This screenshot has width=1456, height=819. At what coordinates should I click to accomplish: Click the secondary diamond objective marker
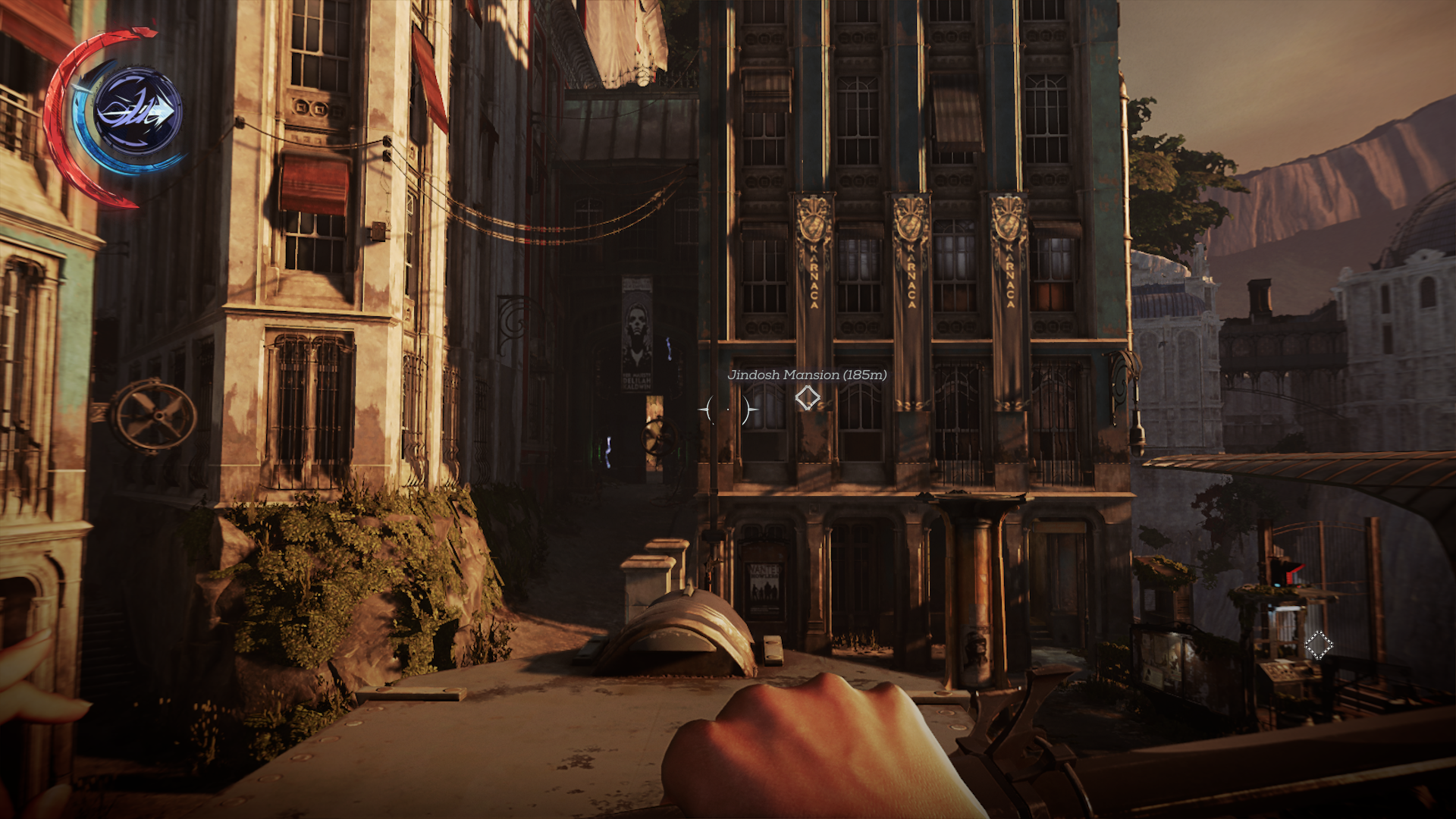pos(1318,645)
